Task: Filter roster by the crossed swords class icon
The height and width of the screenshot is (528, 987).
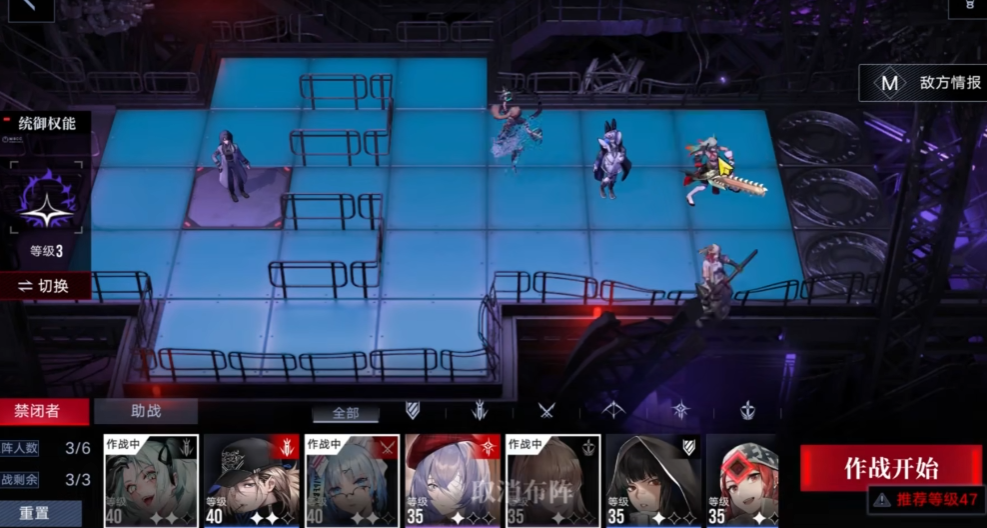Action: [546, 410]
